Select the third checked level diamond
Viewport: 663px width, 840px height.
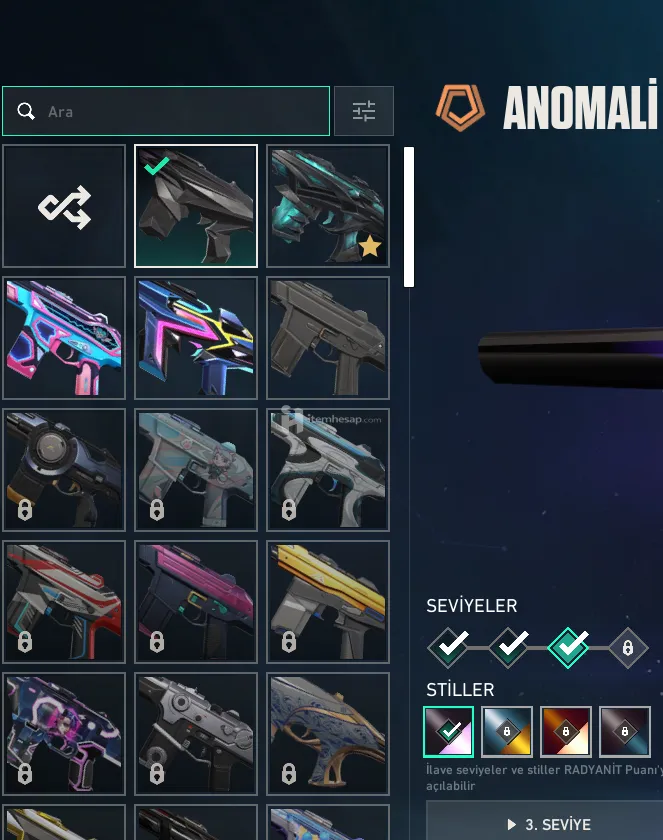569,648
